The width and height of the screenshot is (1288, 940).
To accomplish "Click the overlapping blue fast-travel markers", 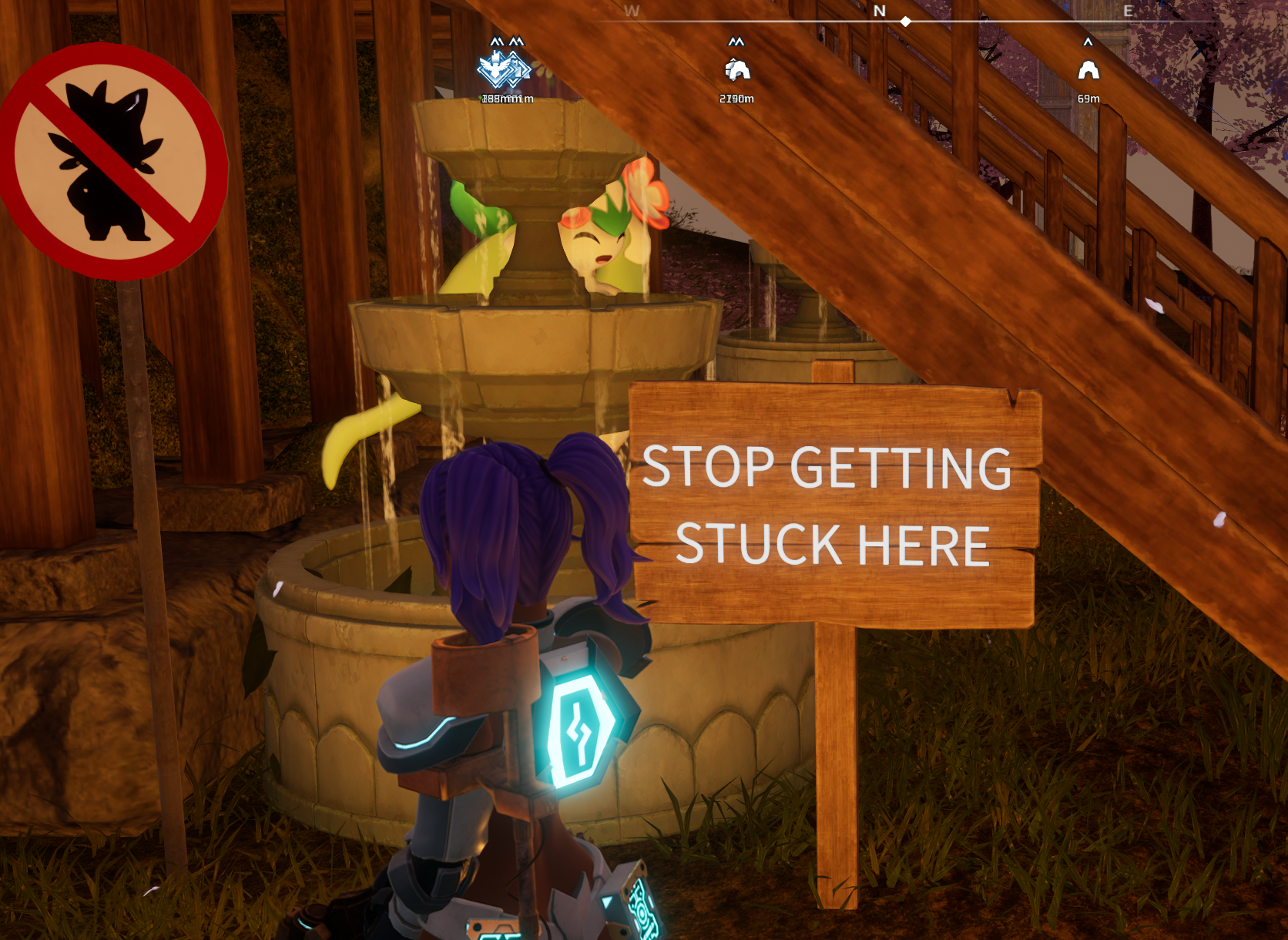I will click(x=505, y=71).
